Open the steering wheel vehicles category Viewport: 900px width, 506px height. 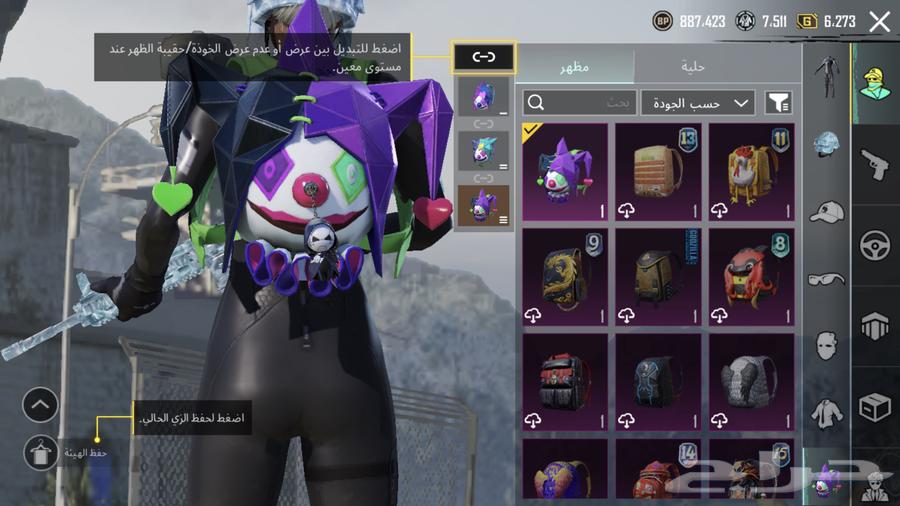(875, 245)
